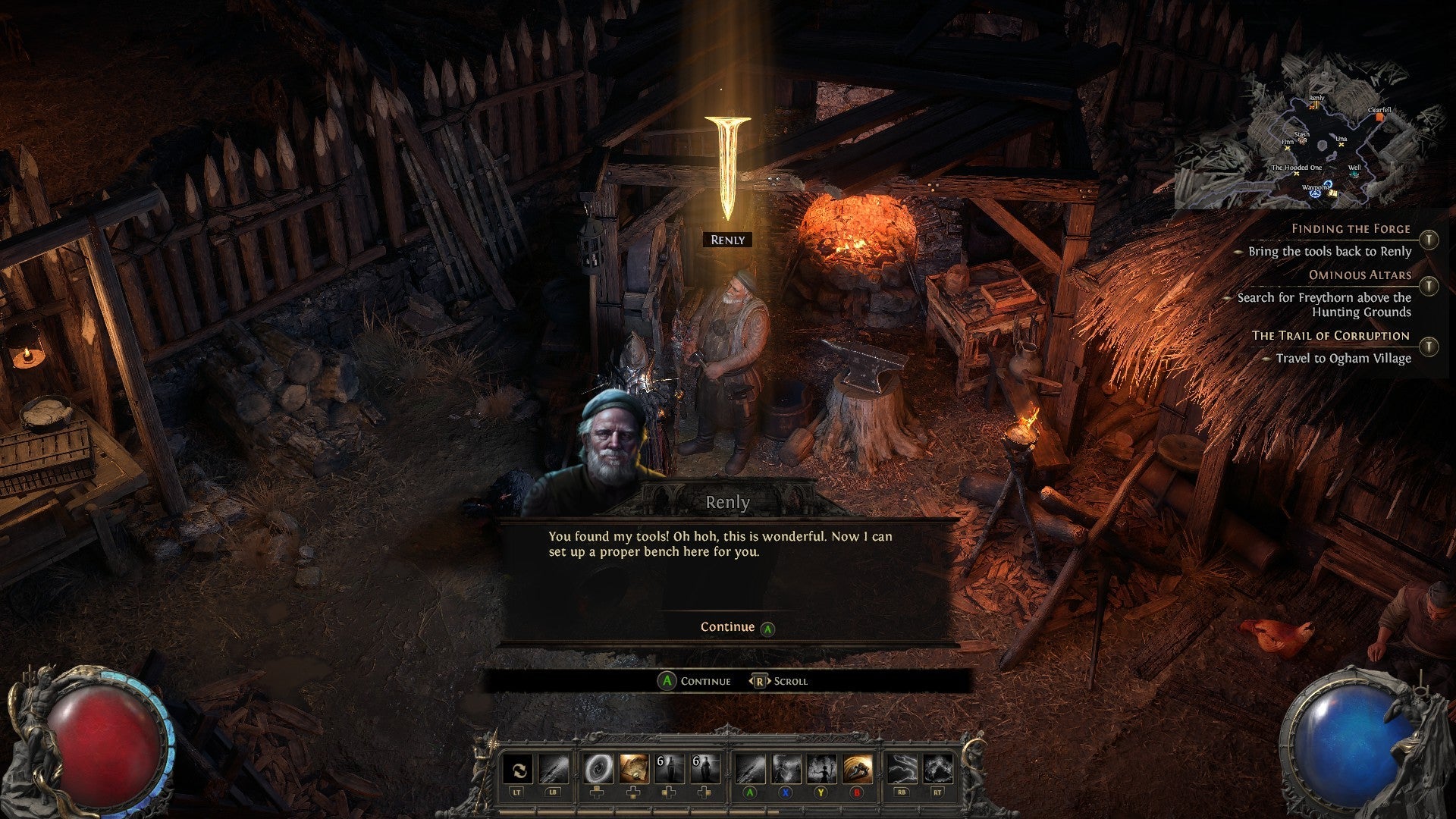1456x819 pixels.
Task: Activate the orange dodge roll skill
Action: coord(857,770)
